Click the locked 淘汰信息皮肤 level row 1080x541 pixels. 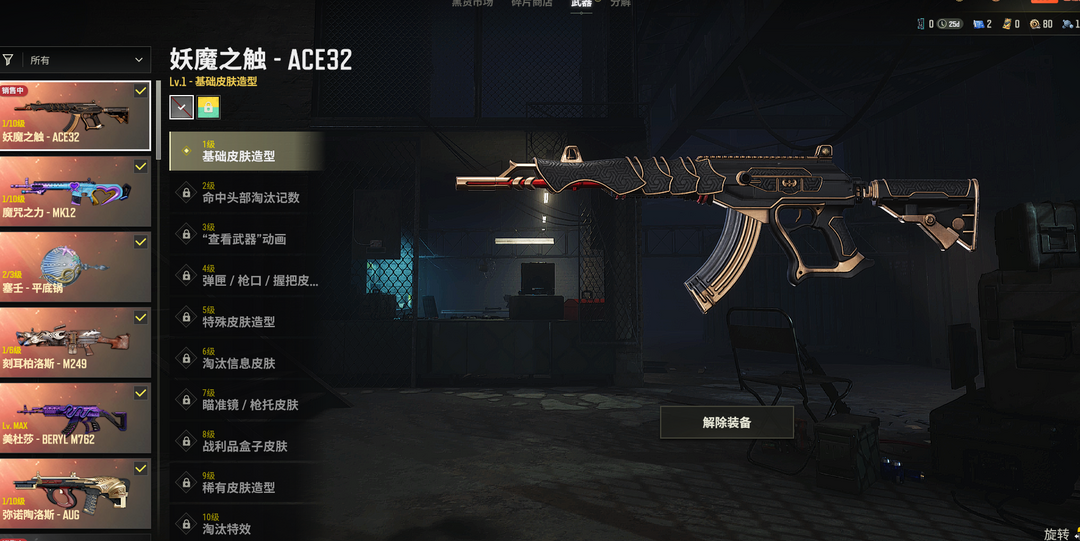coord(246,359)
